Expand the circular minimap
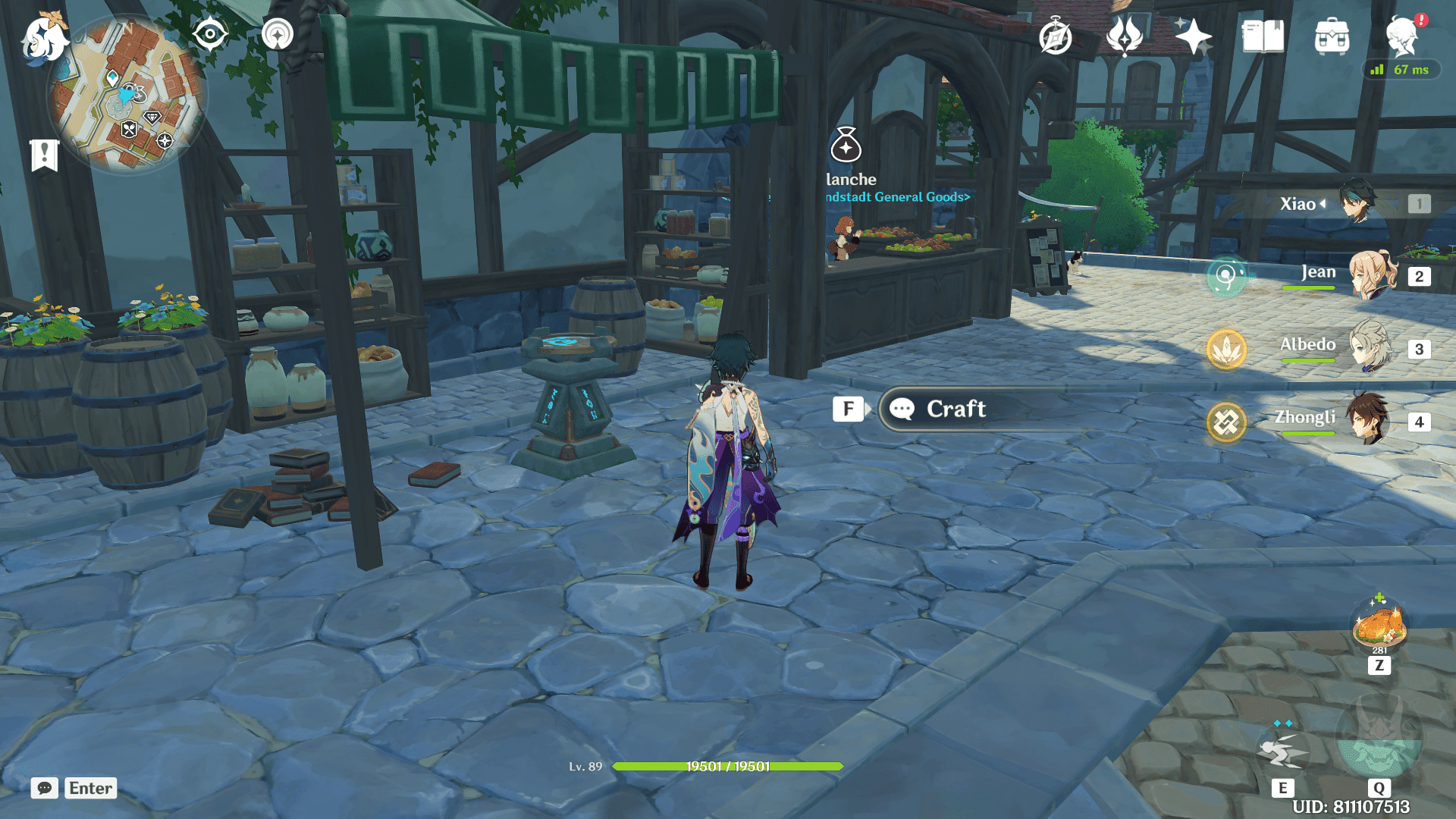Viewport: 1456px width, 819px height. pos(127,94)
